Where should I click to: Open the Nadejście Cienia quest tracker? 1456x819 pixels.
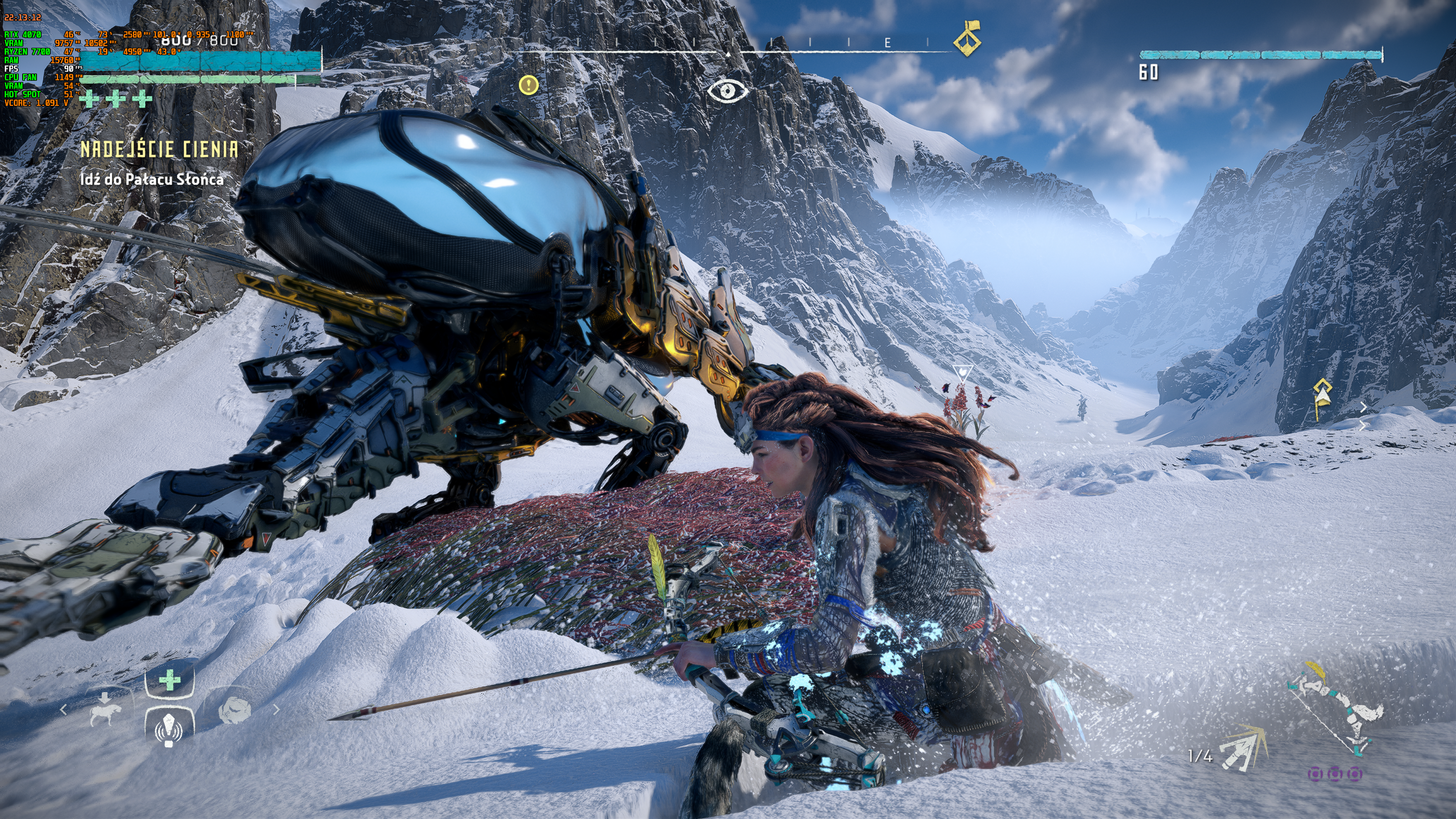159,149
